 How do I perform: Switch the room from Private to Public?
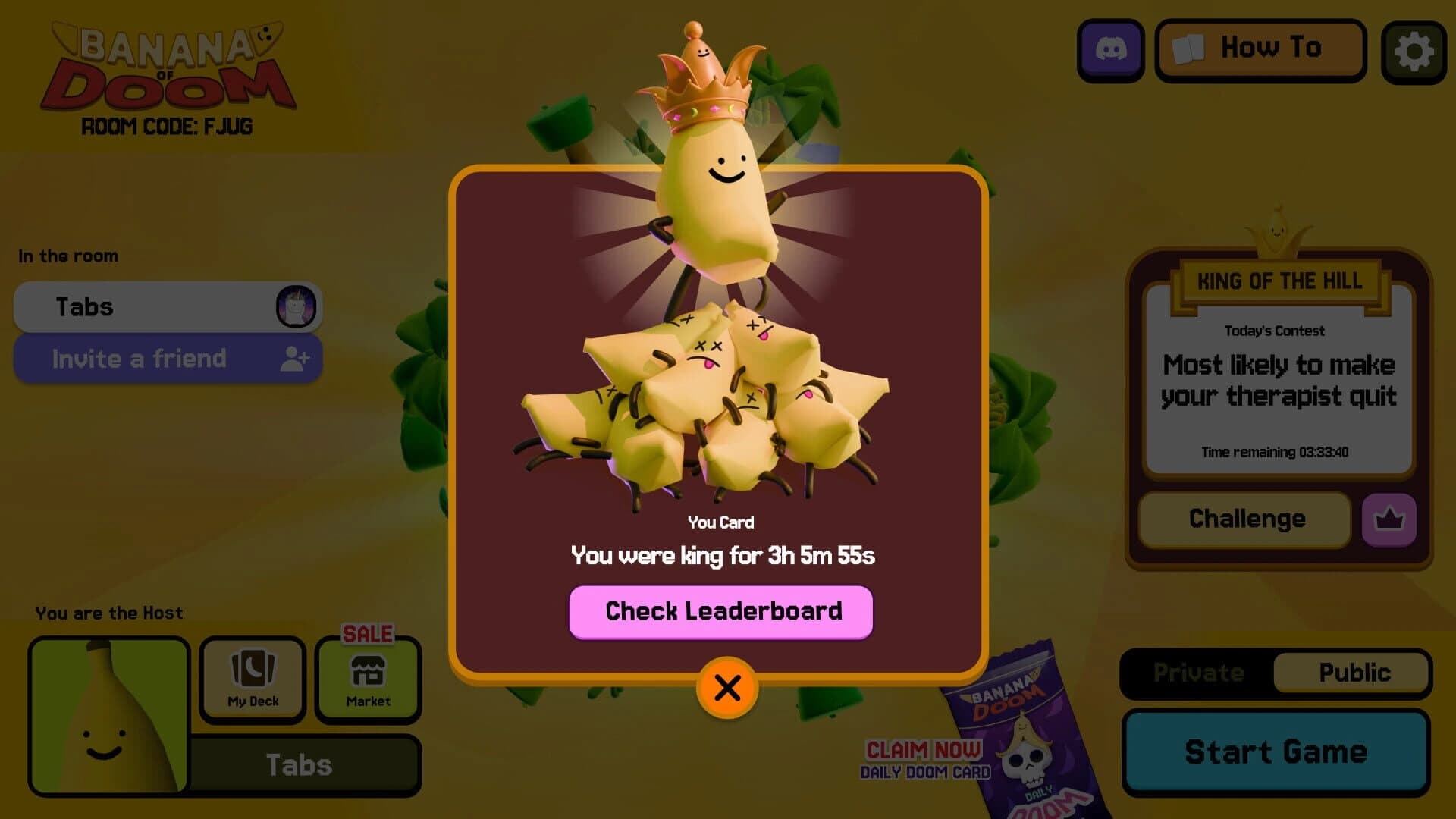click(x=1352, y=673)
